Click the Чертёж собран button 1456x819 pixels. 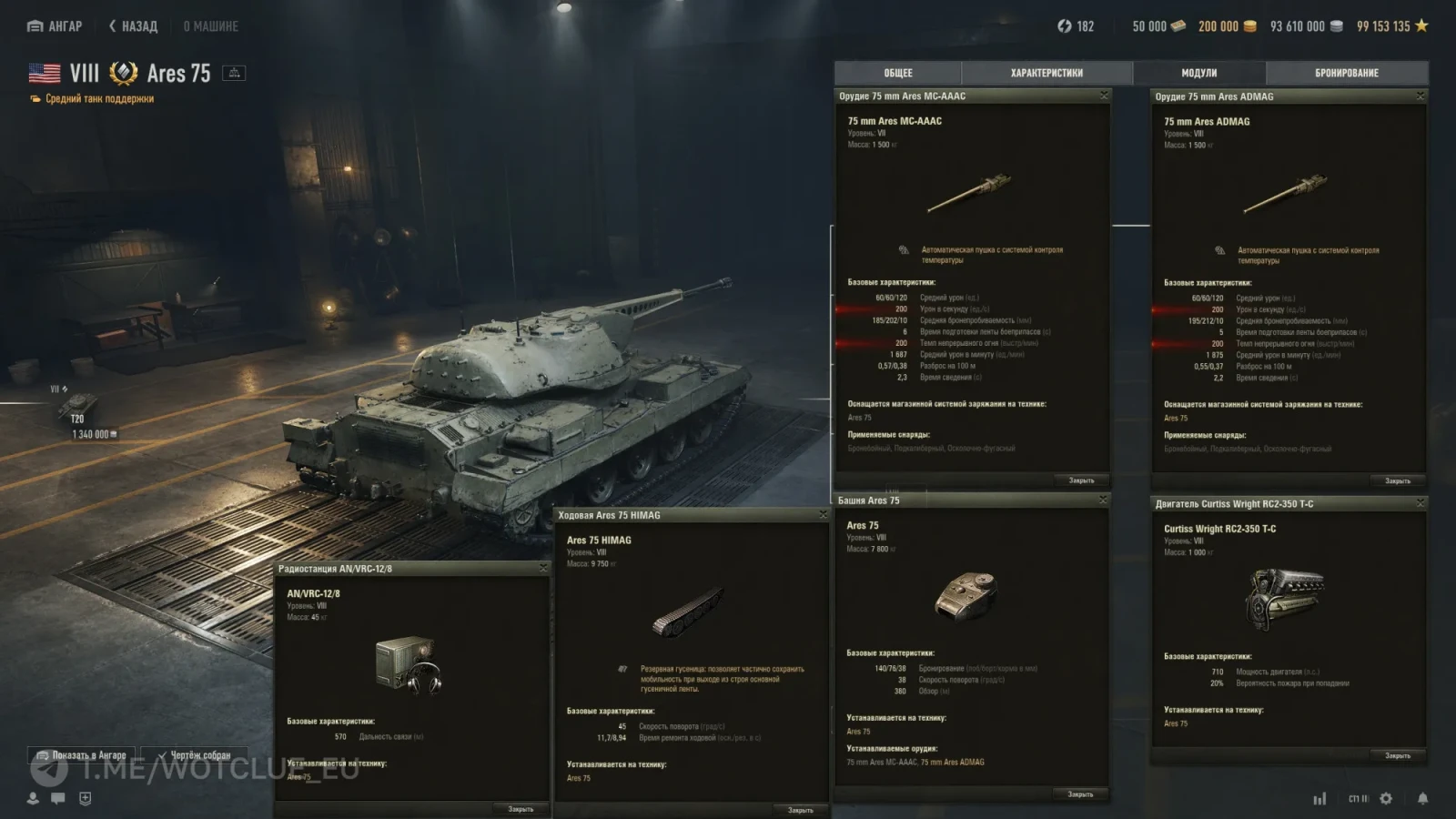[193, 755]
